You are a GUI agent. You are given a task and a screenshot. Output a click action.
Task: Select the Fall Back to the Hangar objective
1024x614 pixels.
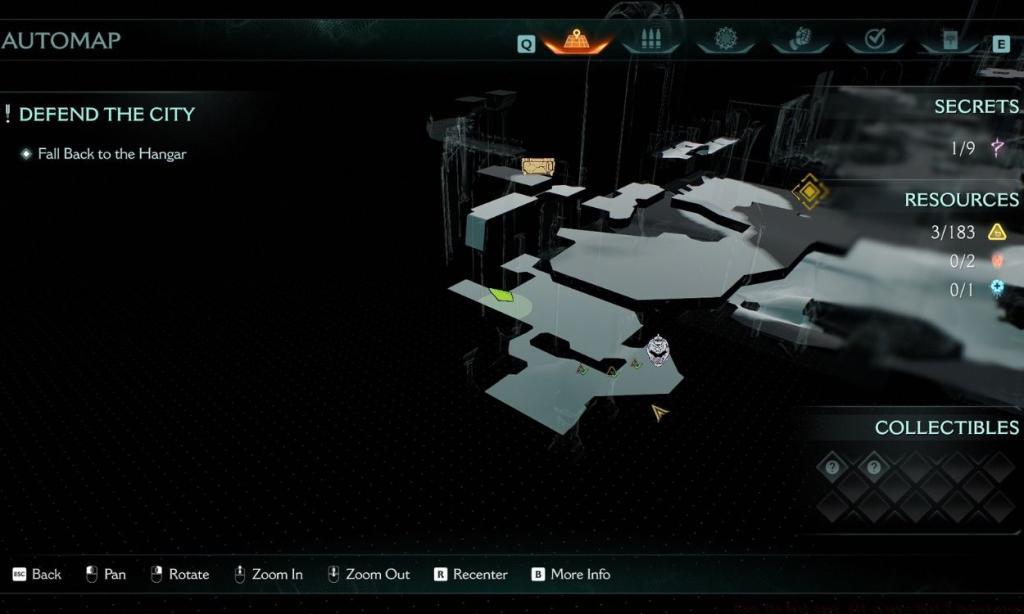112,154
